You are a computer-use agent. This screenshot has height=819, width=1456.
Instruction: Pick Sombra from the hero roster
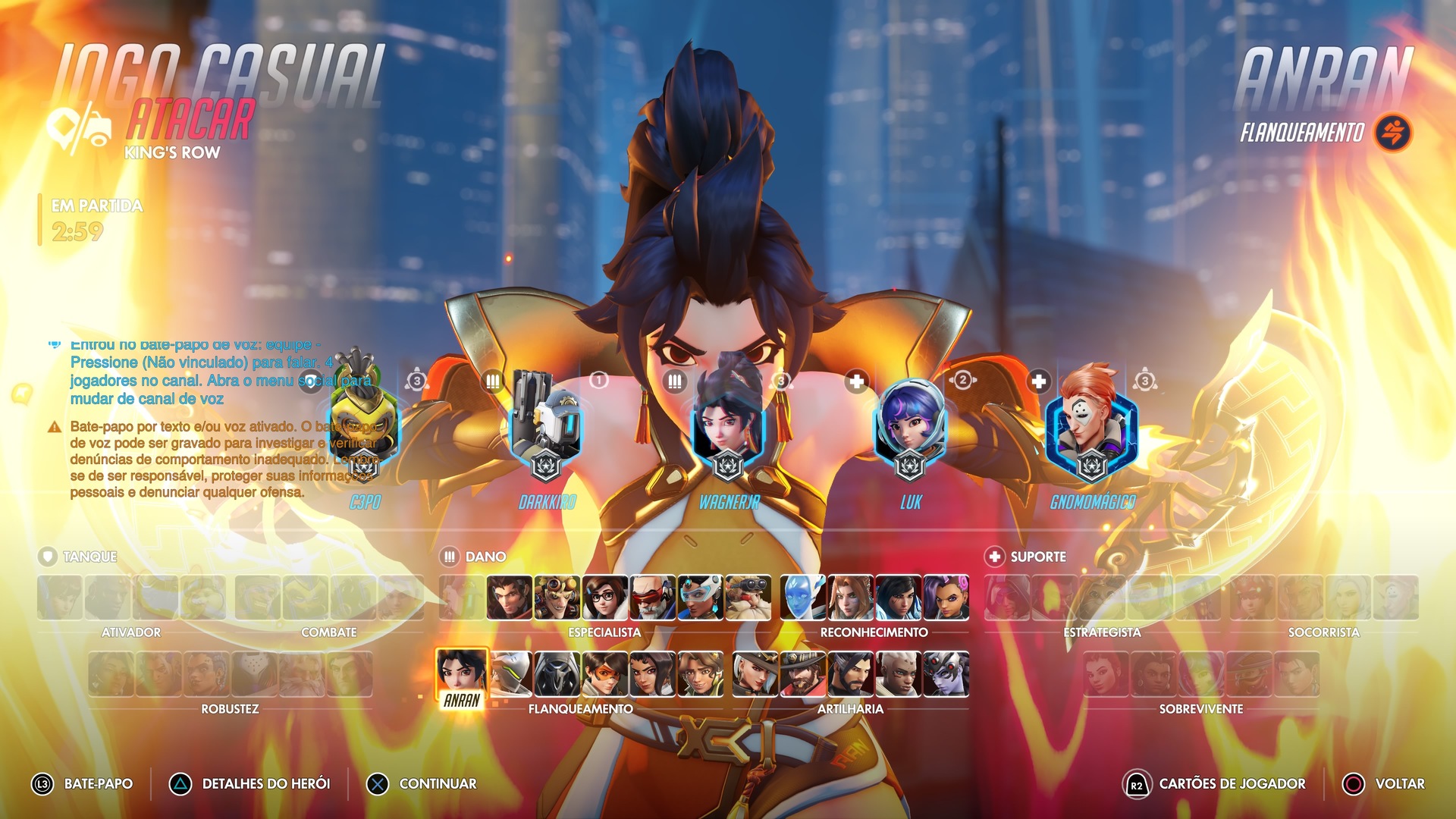946,597
